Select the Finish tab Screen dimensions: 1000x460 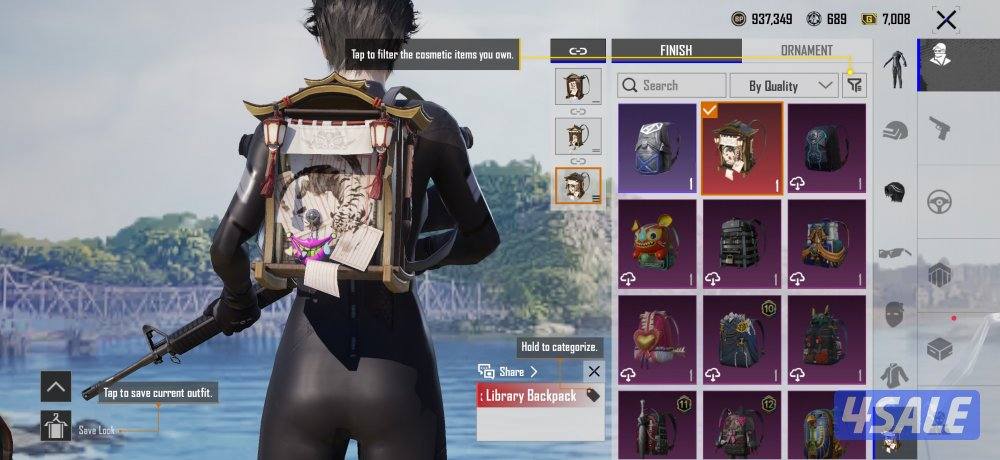coord(676,50)
